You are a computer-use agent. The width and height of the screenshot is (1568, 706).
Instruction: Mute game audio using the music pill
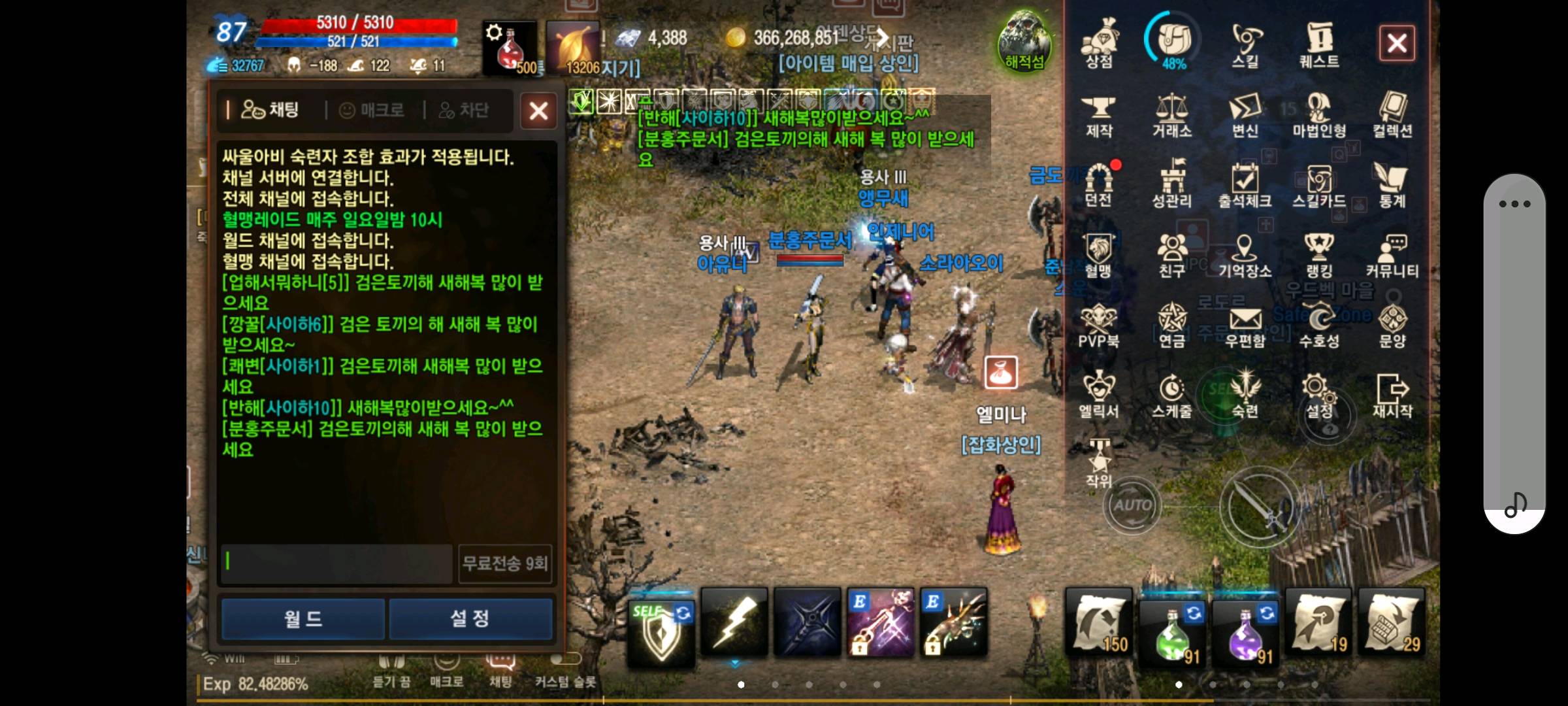tap(1516, 503)
